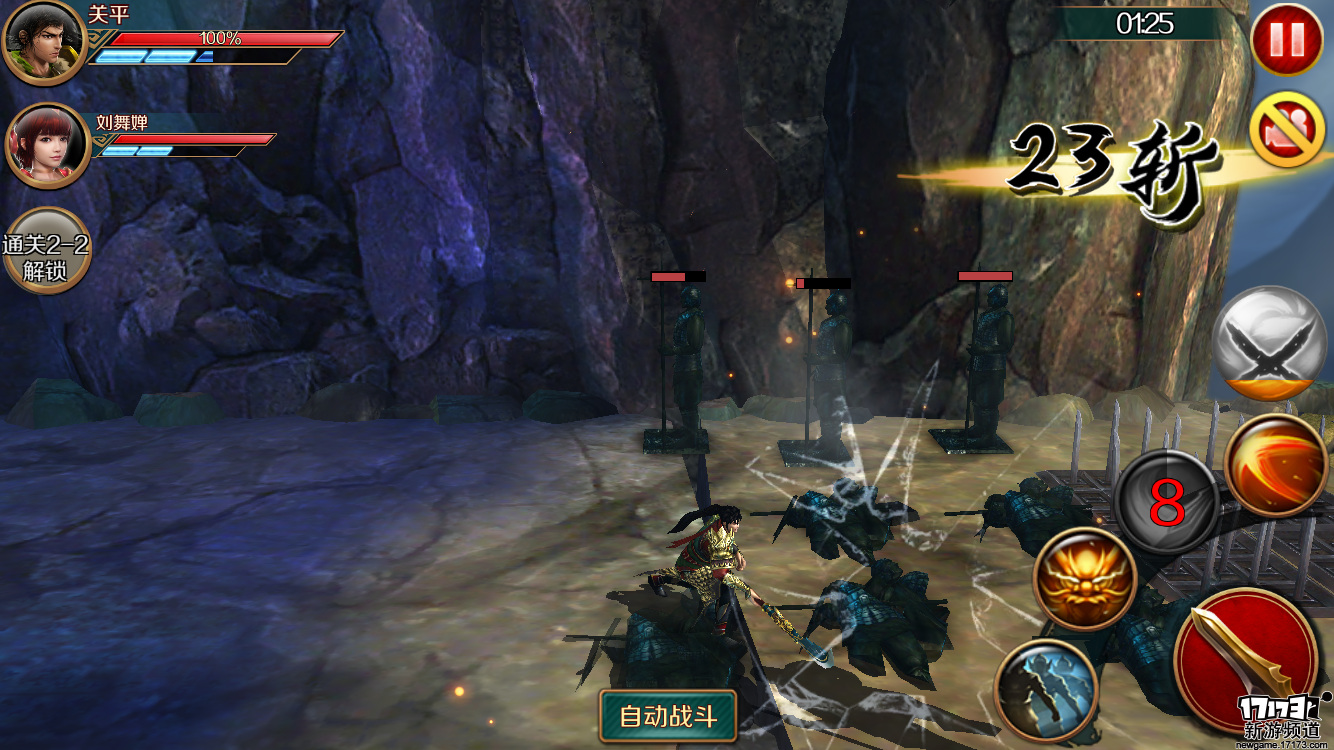Pause the battle with the red button
Screen dimensions: 1334x750
(1286, 39)
